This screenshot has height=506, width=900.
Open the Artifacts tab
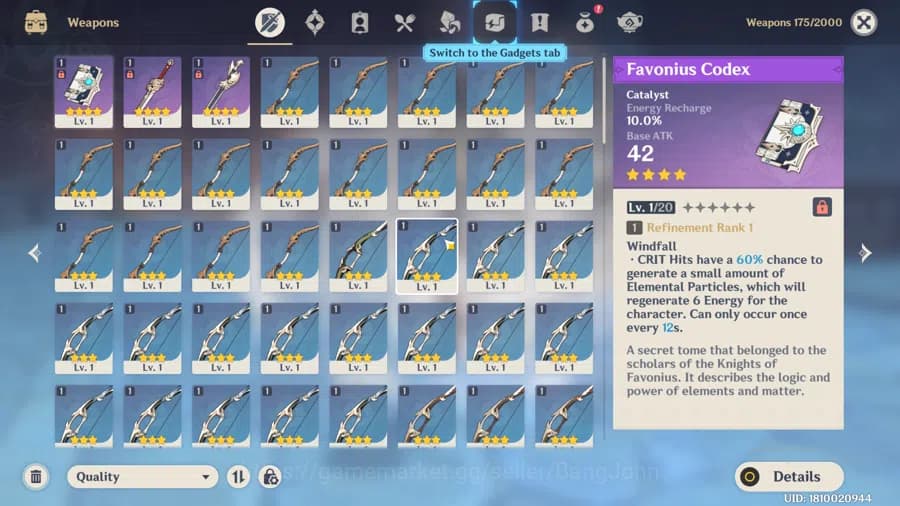click(x=315, y=23)
